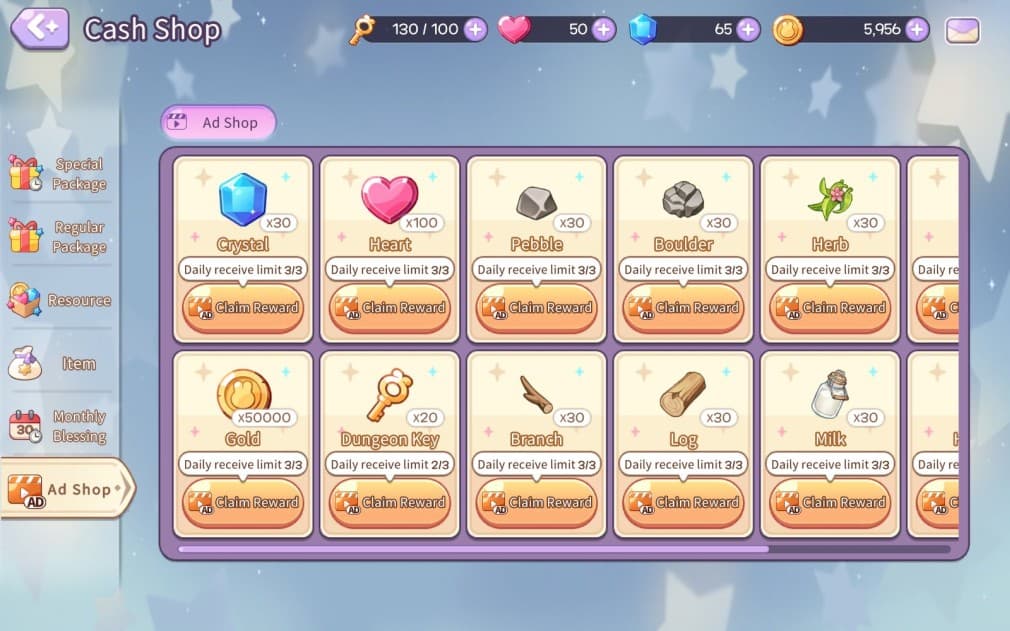
Task: Claim Reward for the Pebble item
Action: tap(537, 308)
